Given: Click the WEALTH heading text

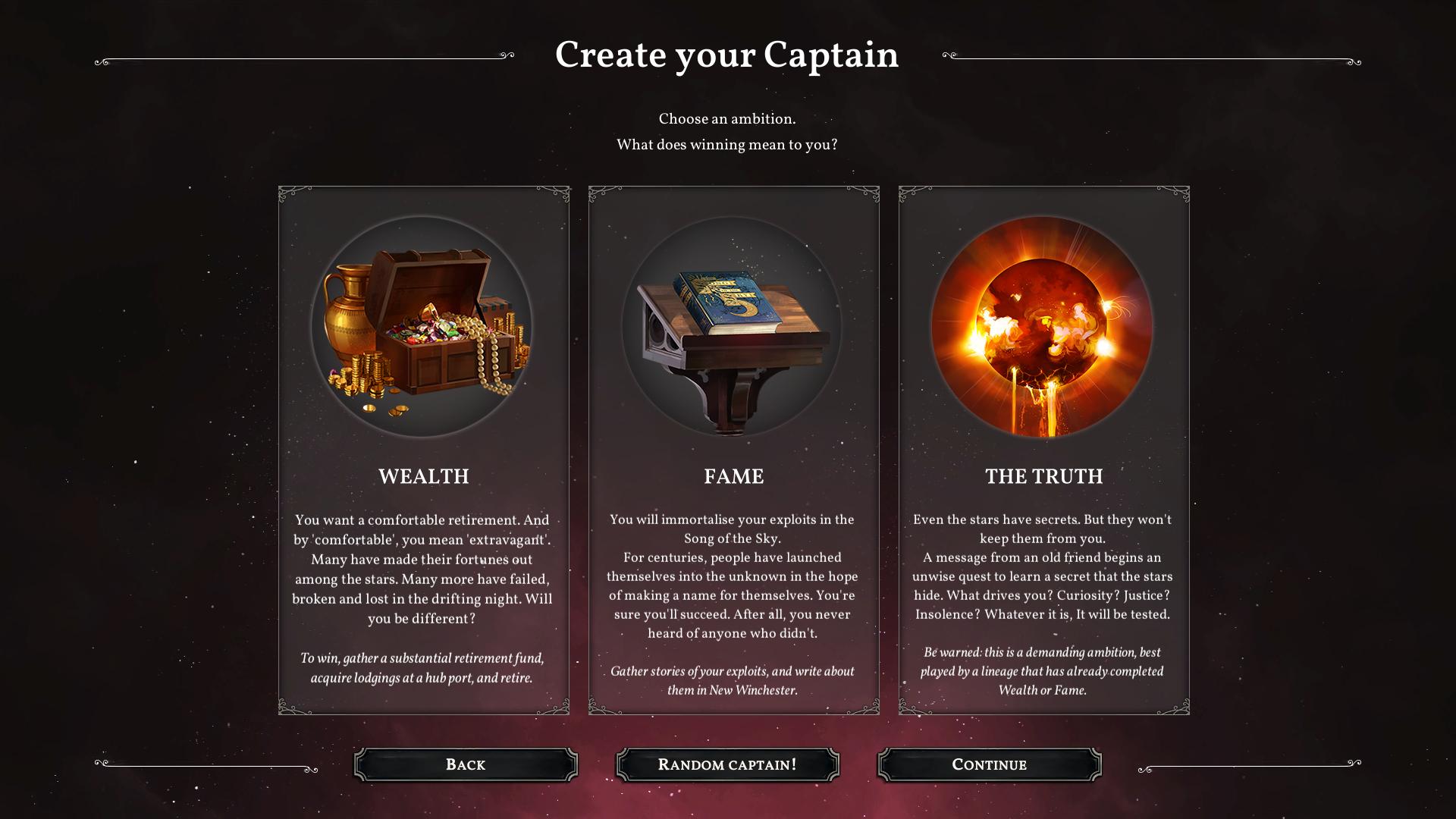Looking at the screenshot, I should click(424, 477).
